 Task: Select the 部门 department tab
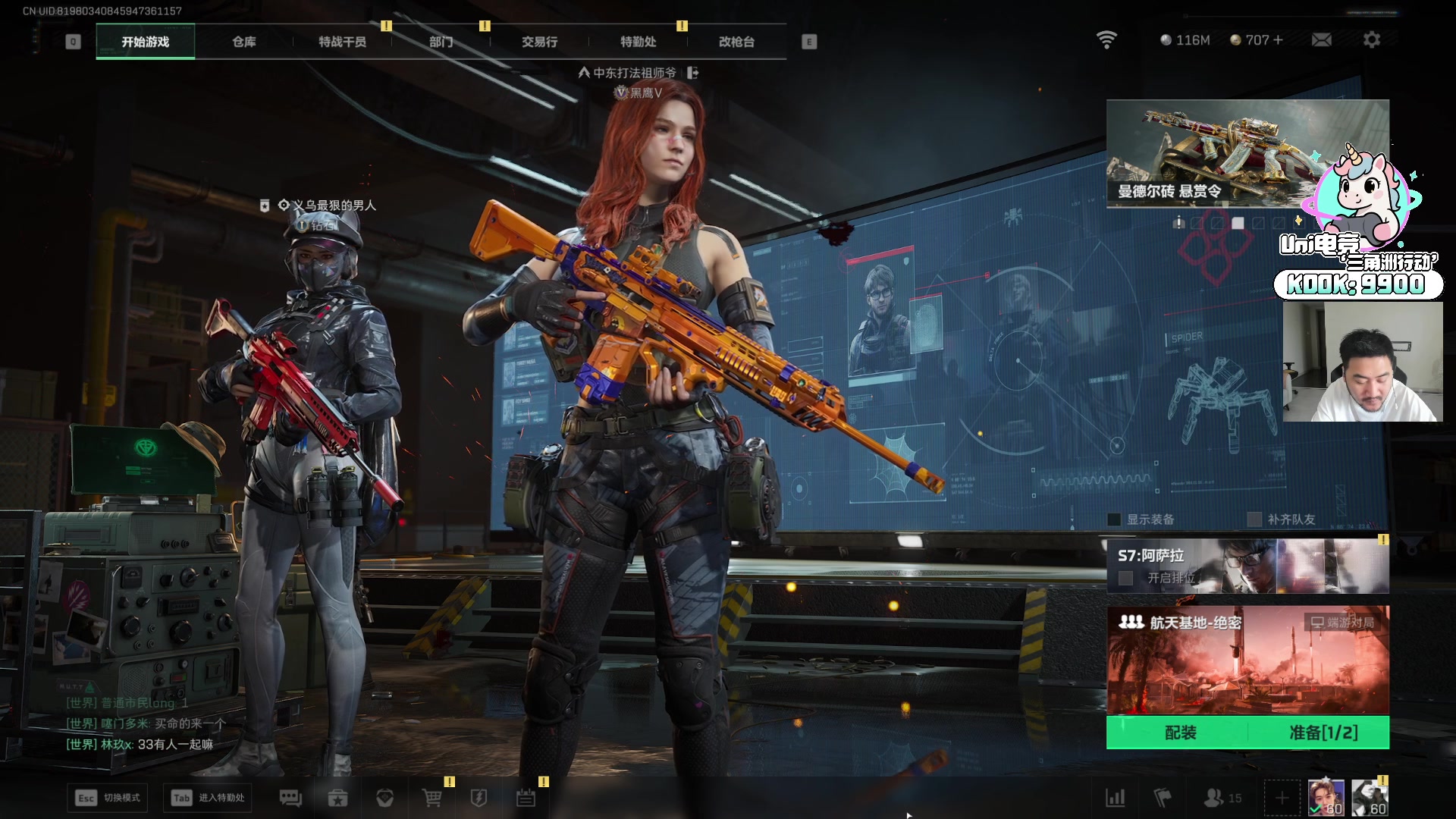pos(441,42)
